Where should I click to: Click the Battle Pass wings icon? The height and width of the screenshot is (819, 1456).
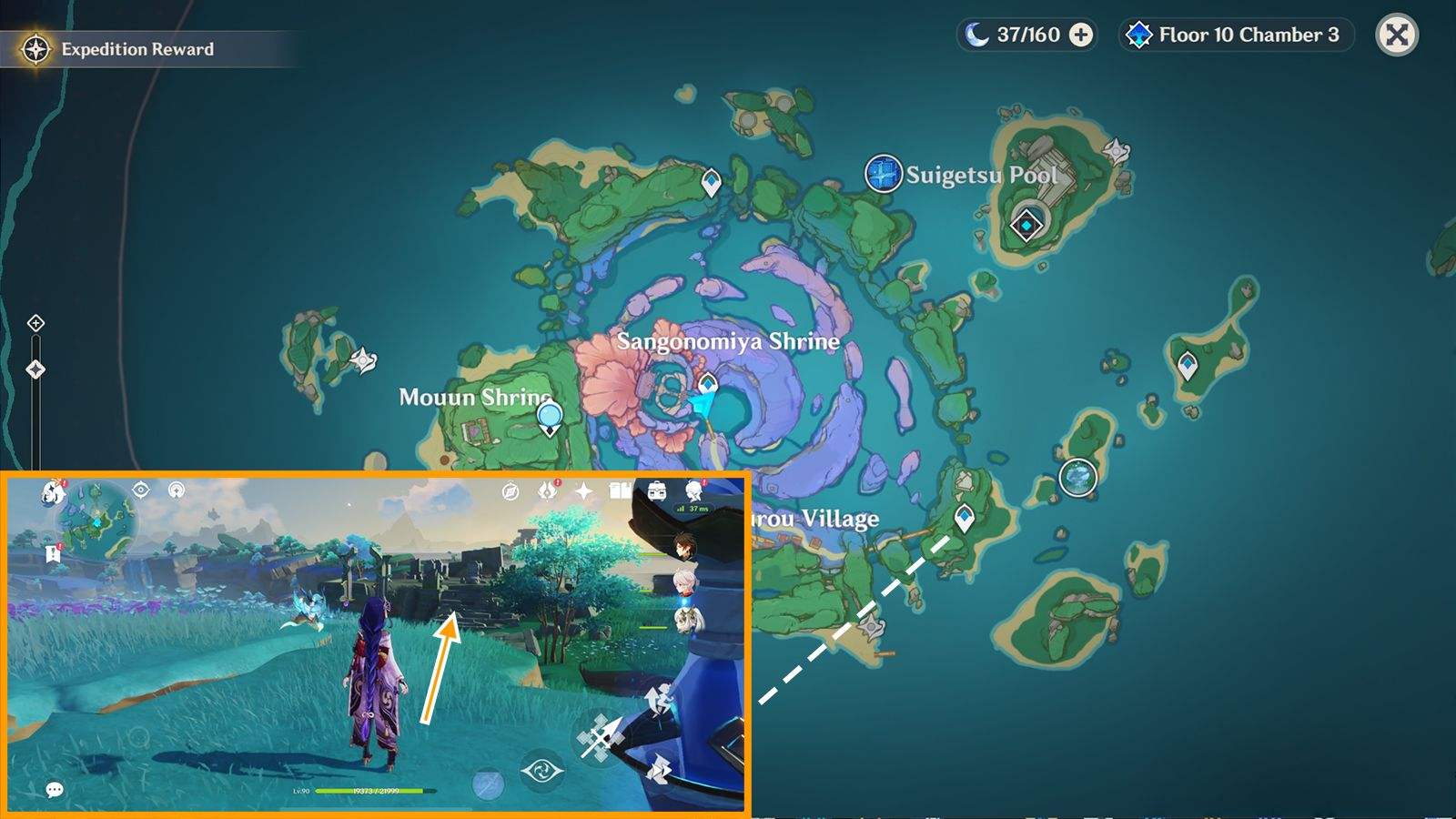point(549,490)
